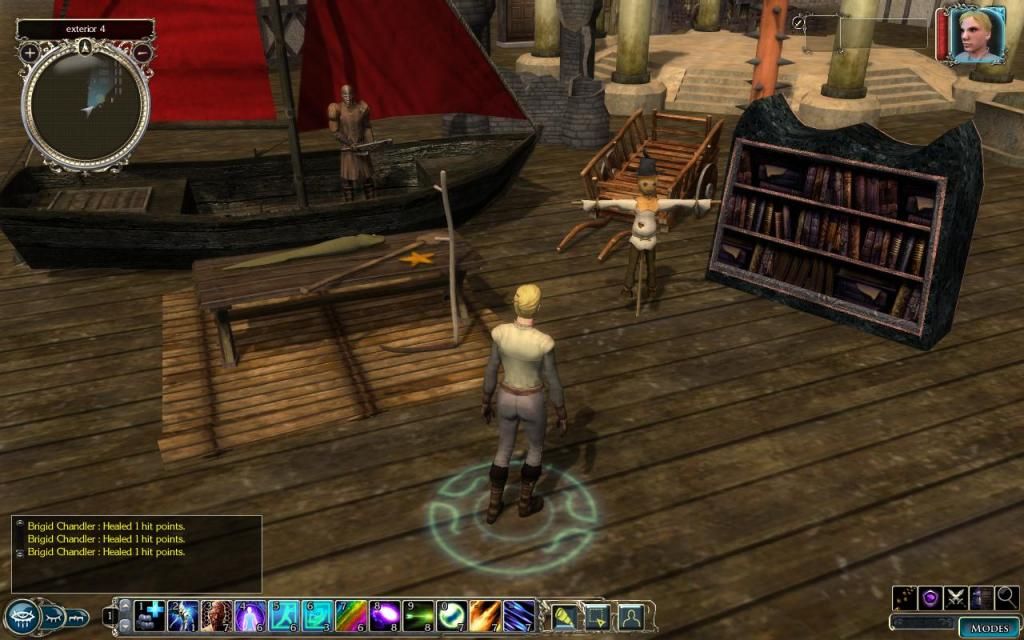This screenshot has height=640, width=1024.
Task: Use hotbar slot 1 with the blue cross
Action: [x=148, y=615]
